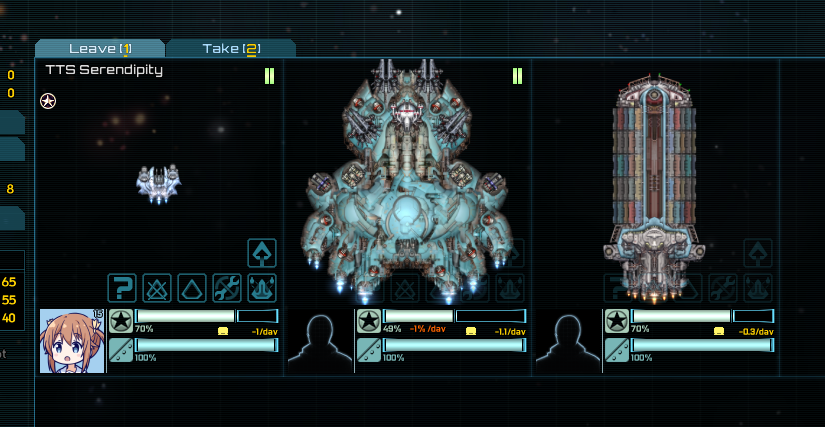
Task: Click the crossed-out triangle icon
Action: pyautogui.click(x=157, y=289)
